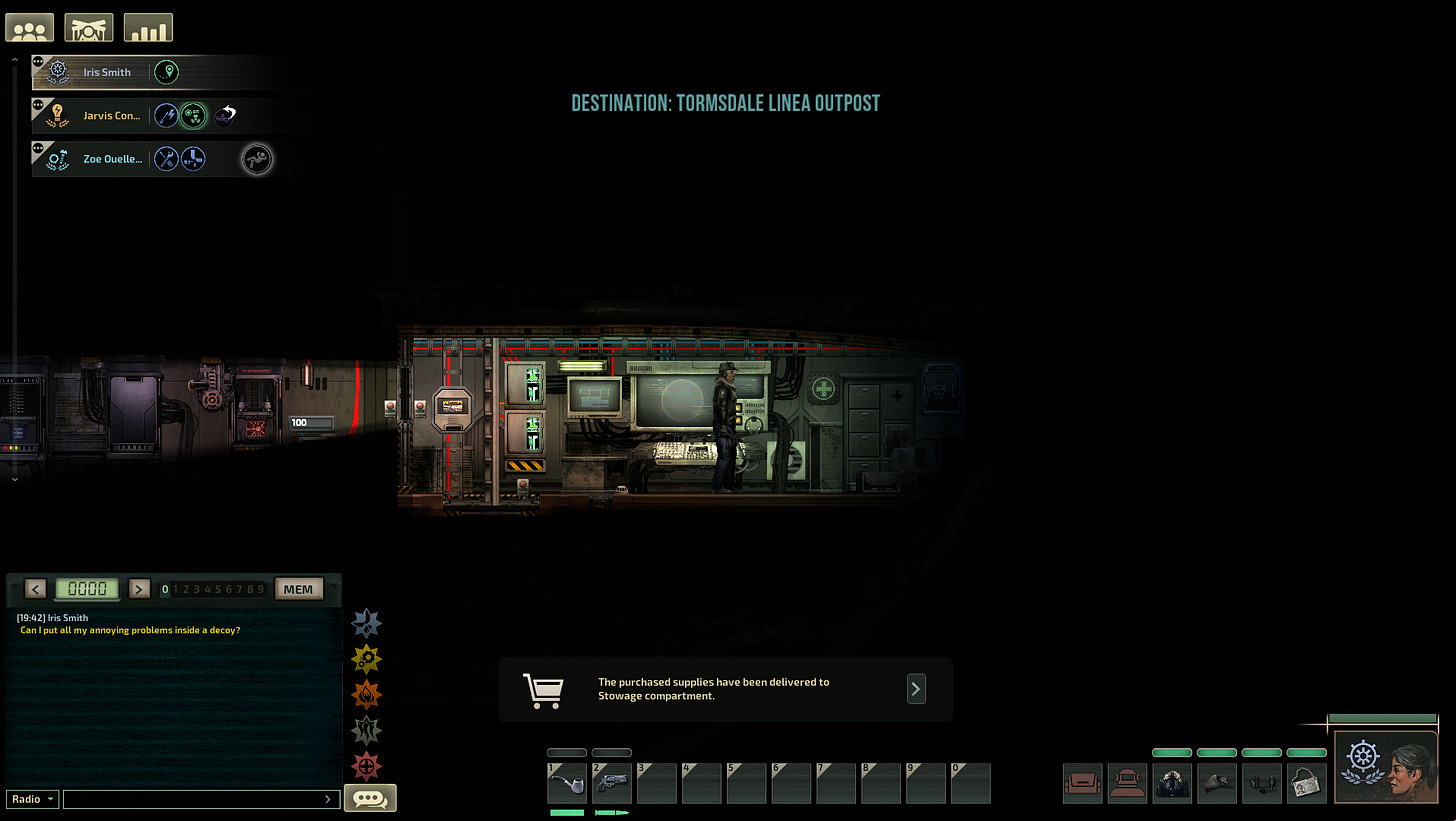1456x821 pixels.
Task: Switch to the periscope mission overview tab
Action: (88, 27)
